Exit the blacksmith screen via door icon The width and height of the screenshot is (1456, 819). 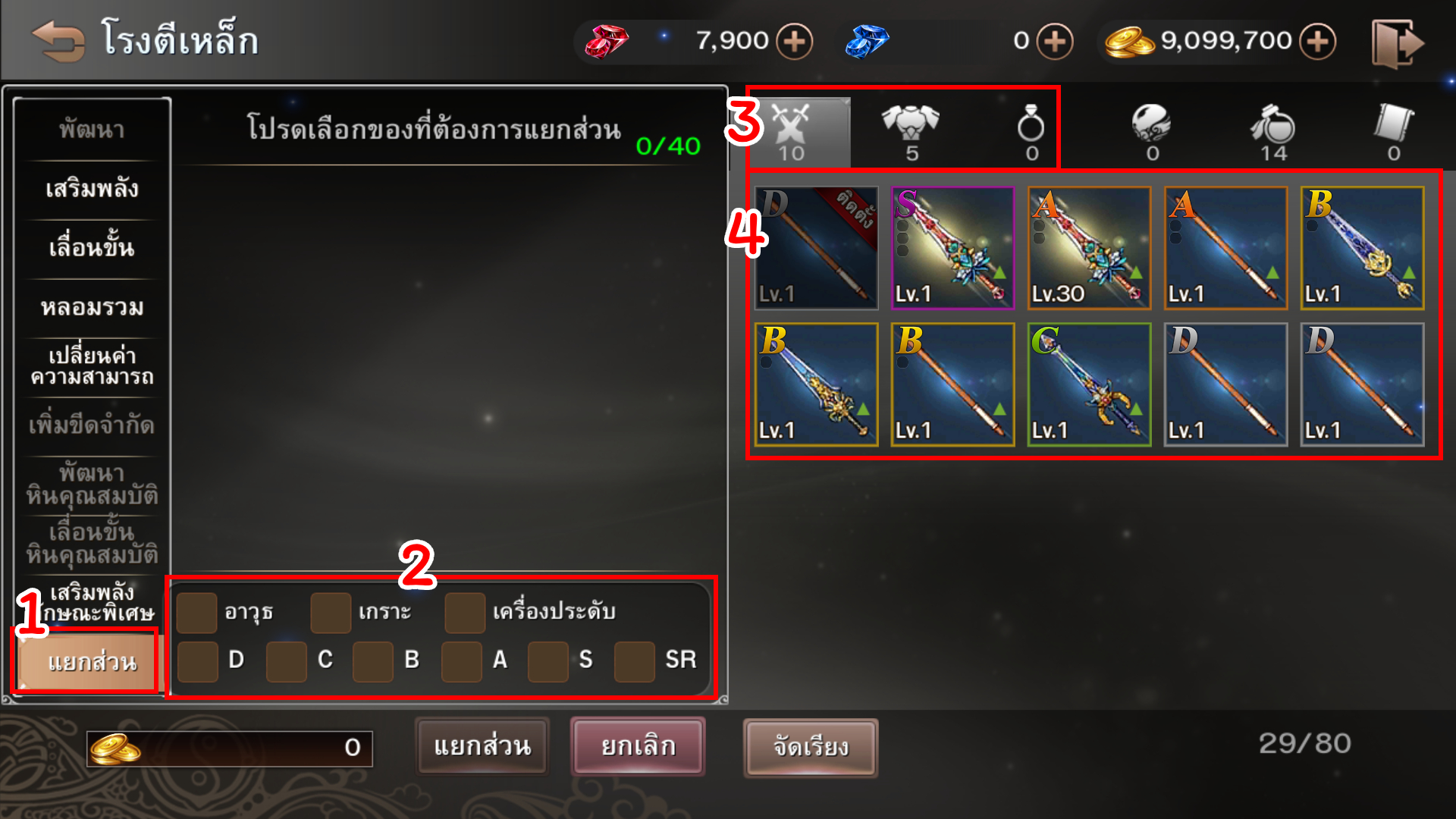click(1397, 43)
